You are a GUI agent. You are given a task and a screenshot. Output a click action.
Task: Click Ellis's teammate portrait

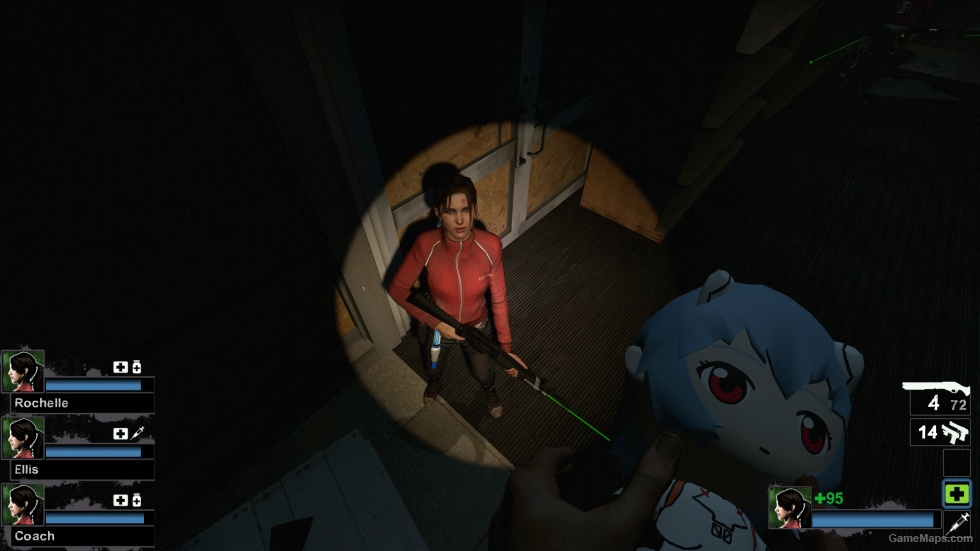coord(23,438)
